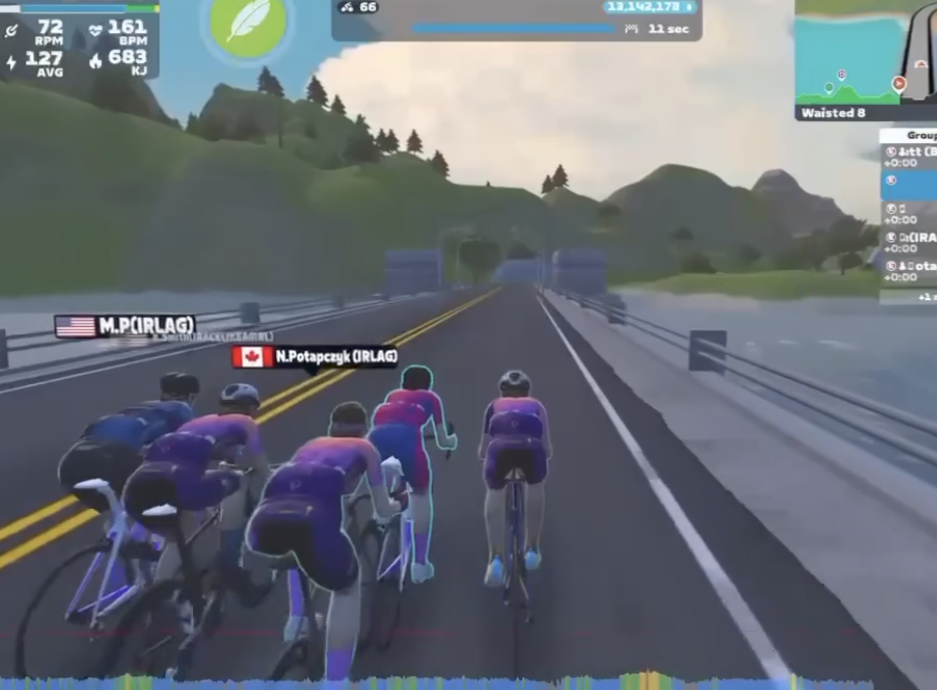Click the Waisted 8 route label
The image size is (937, 690).
tap(834, 114)
